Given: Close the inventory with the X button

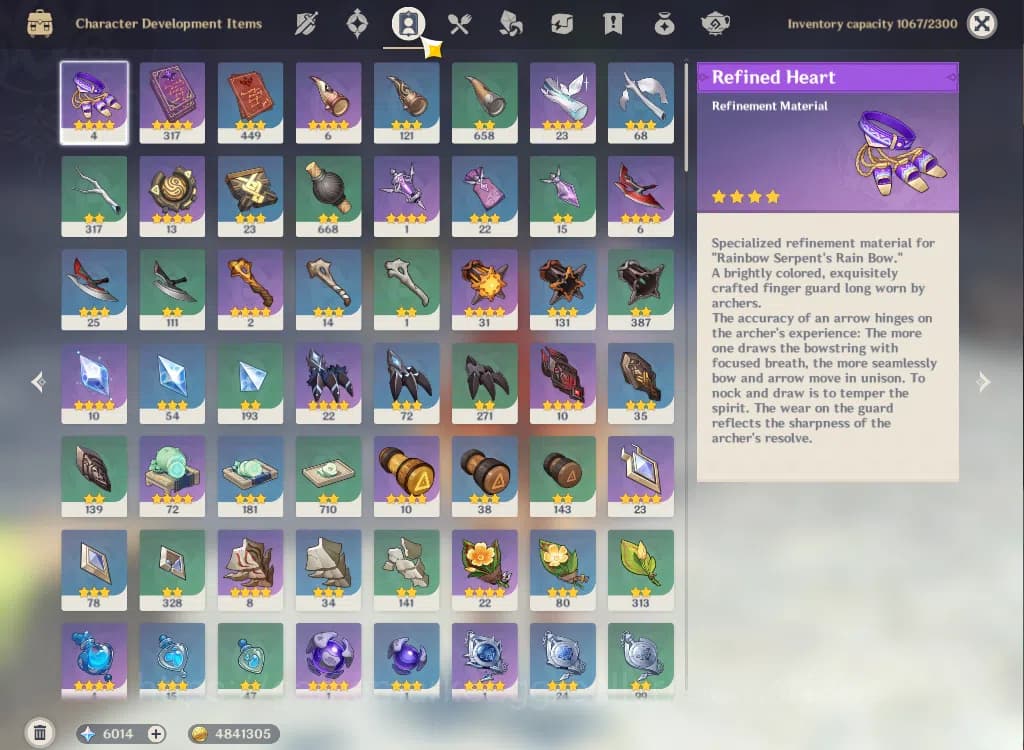Looking at the screenshot, I should click(982, 24).
